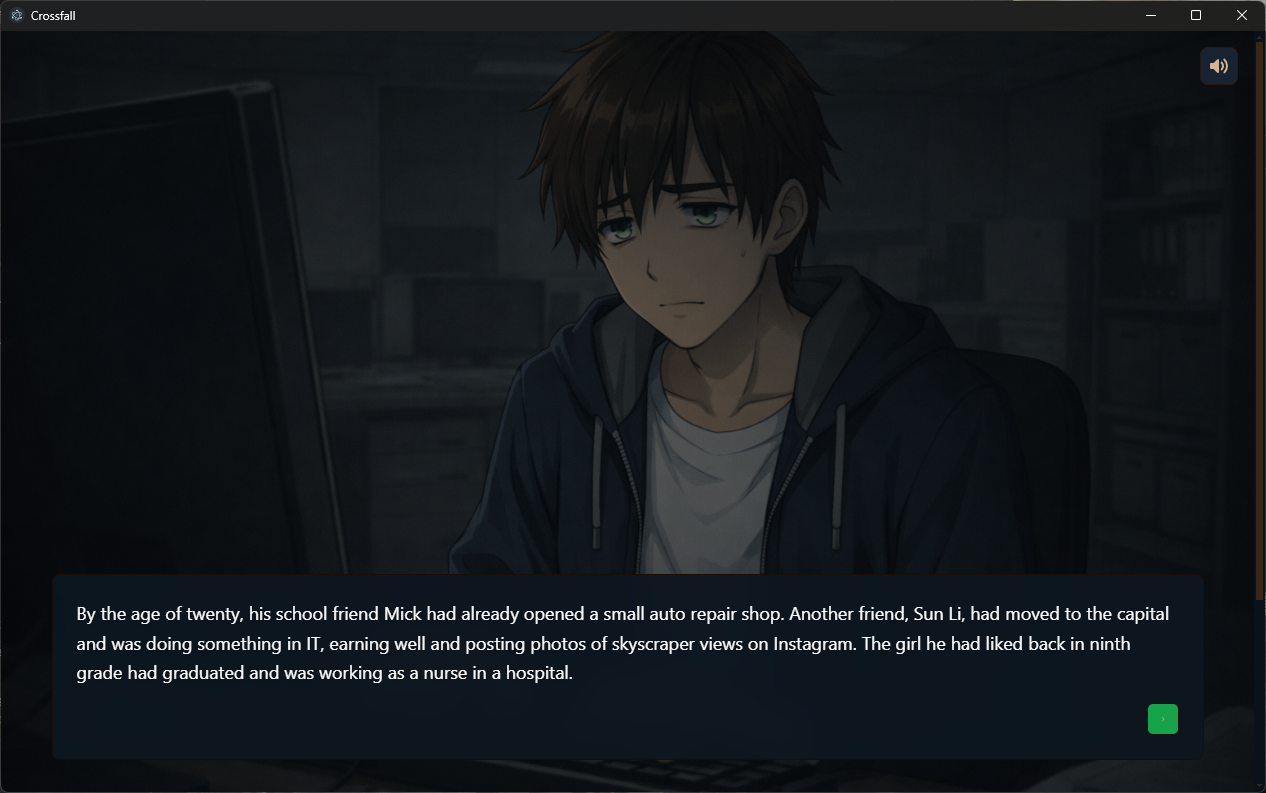Minimize the Crossfall window

click(x=1151, y=15)
